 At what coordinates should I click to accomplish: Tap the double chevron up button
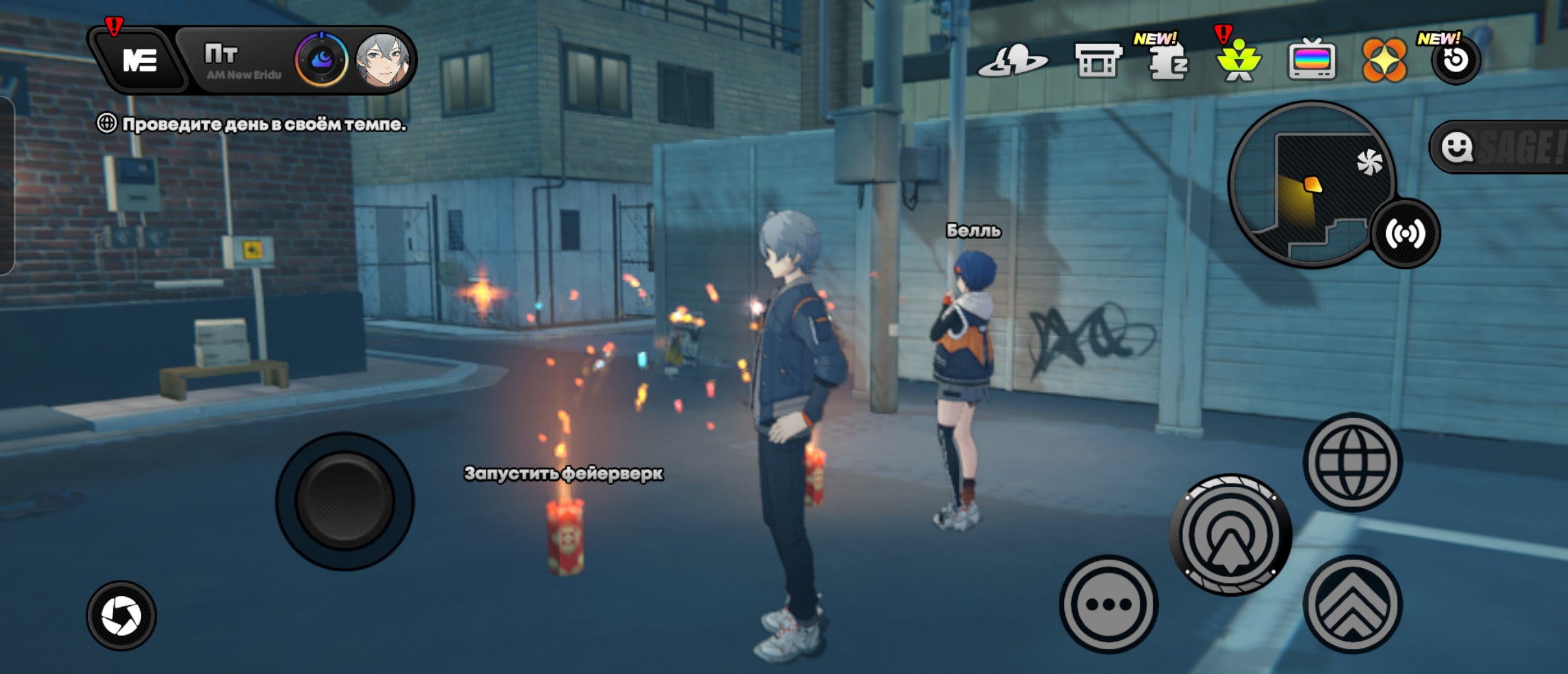click(x=1352, y=604)
